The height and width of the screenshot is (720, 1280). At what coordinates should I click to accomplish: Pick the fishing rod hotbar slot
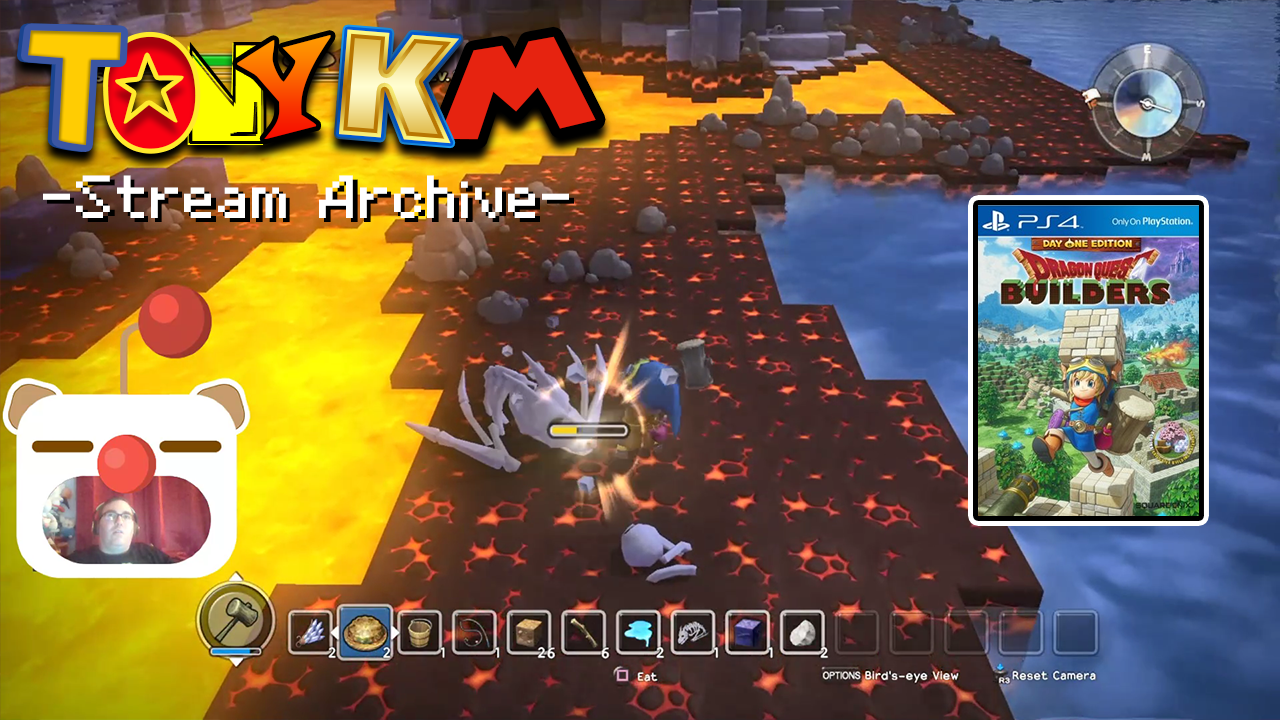tap(474, 632)
